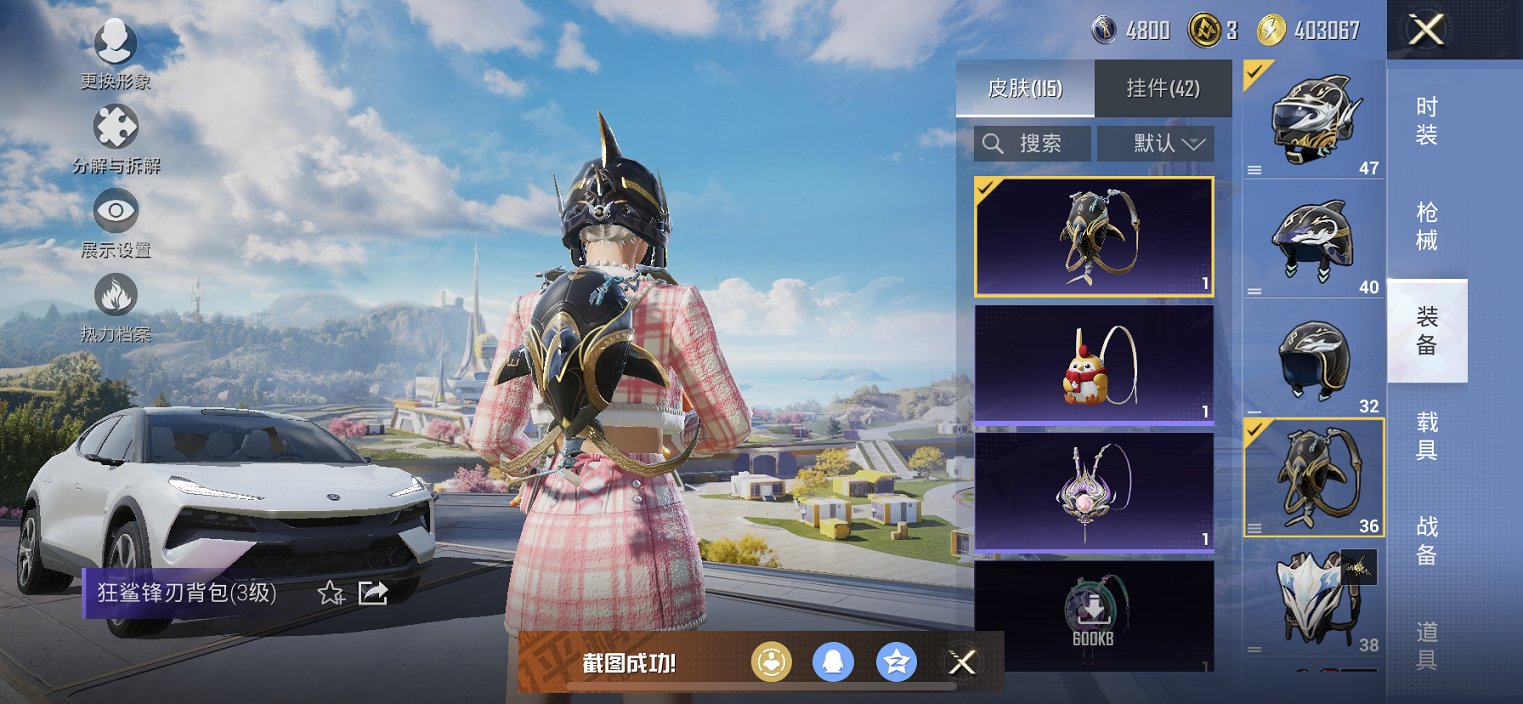Open the 热力档案 flame icon
1523x704 pixels.
(x=115, y=297)
